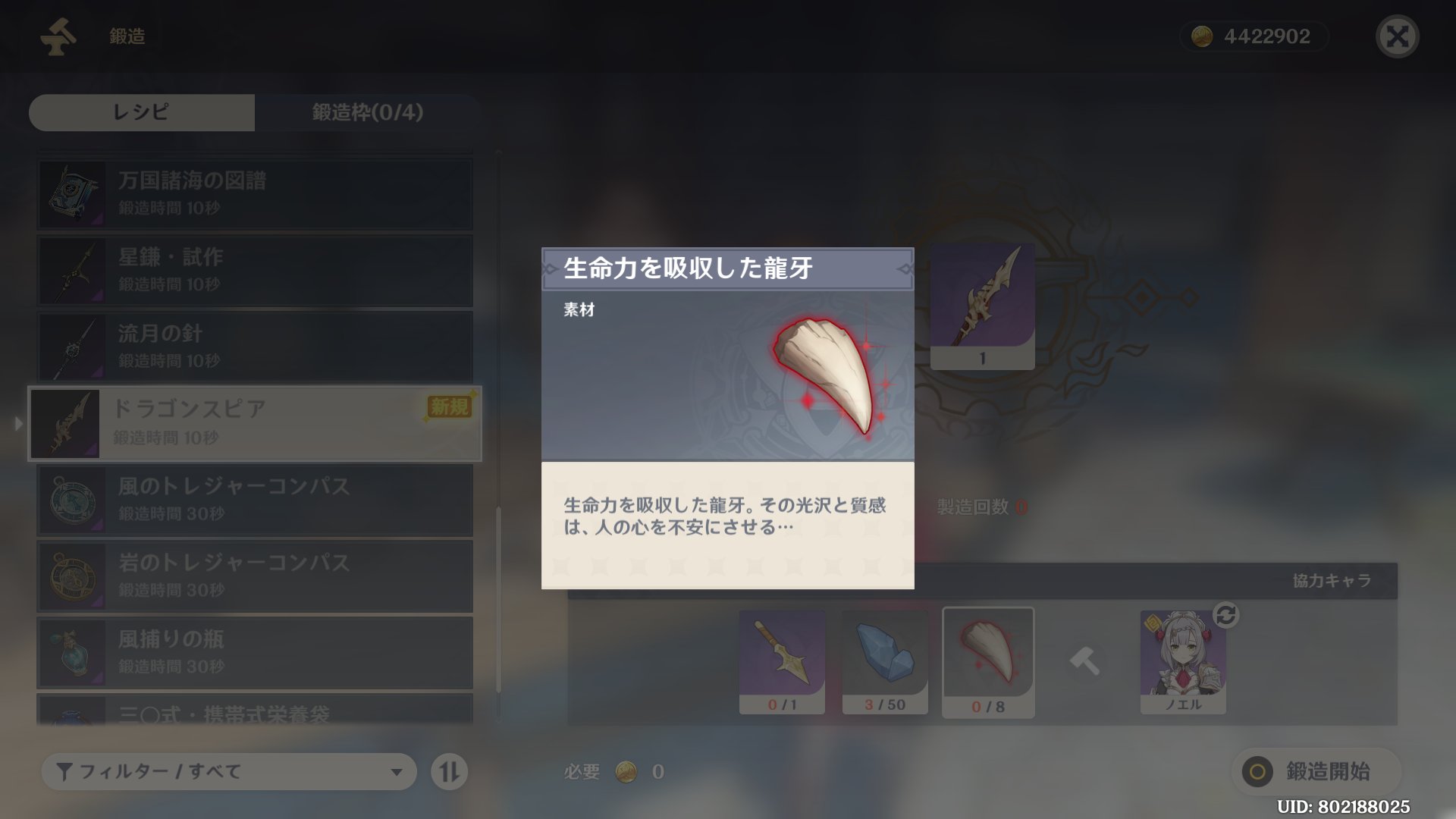Click the forging hammer icon in the header
Viewport: 1456px width, 819px height.
[x=58, y=34]
